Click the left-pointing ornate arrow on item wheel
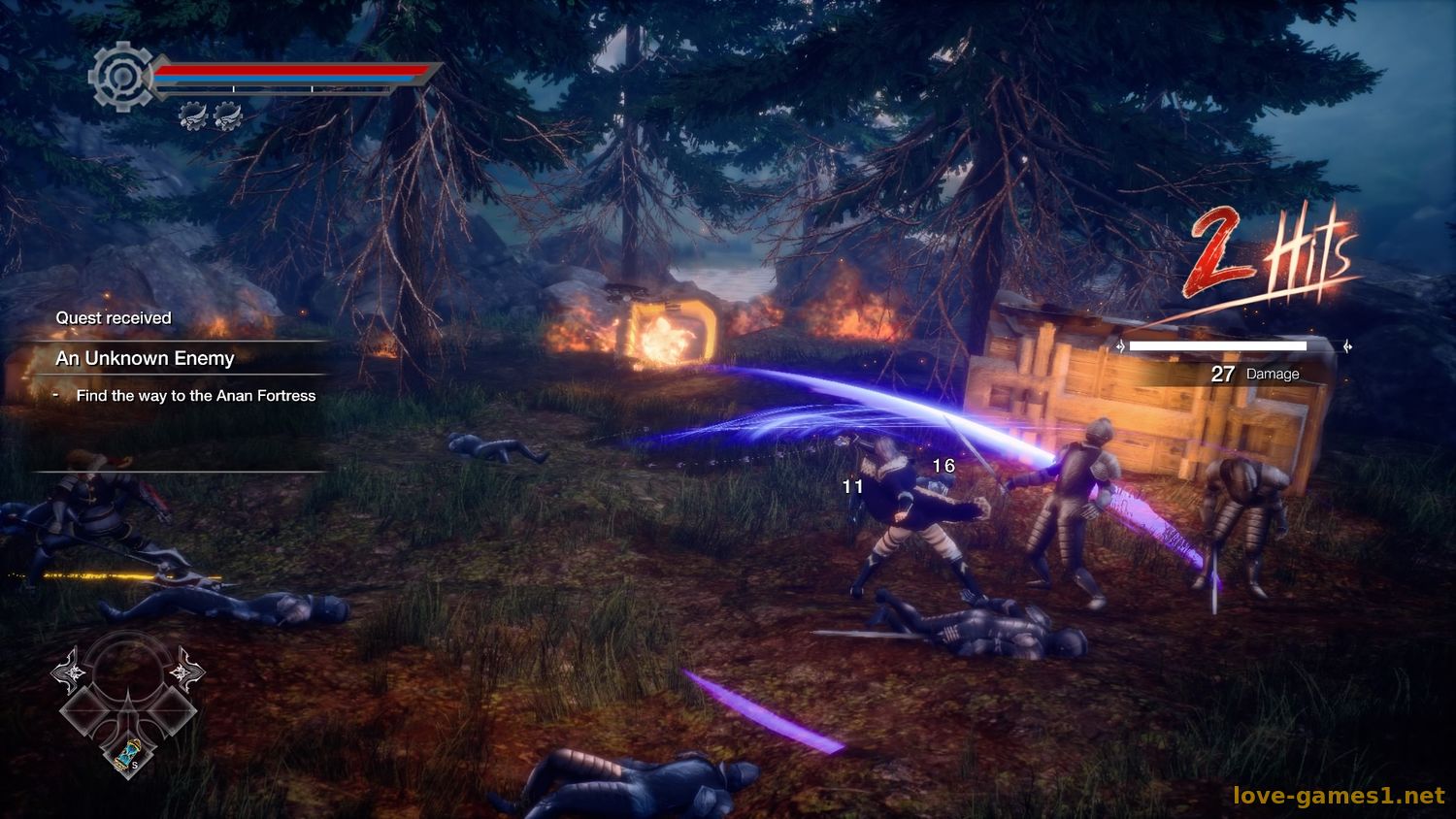Image resolution: width=1456 pixels, height=819 pixels. click(71, 671)
